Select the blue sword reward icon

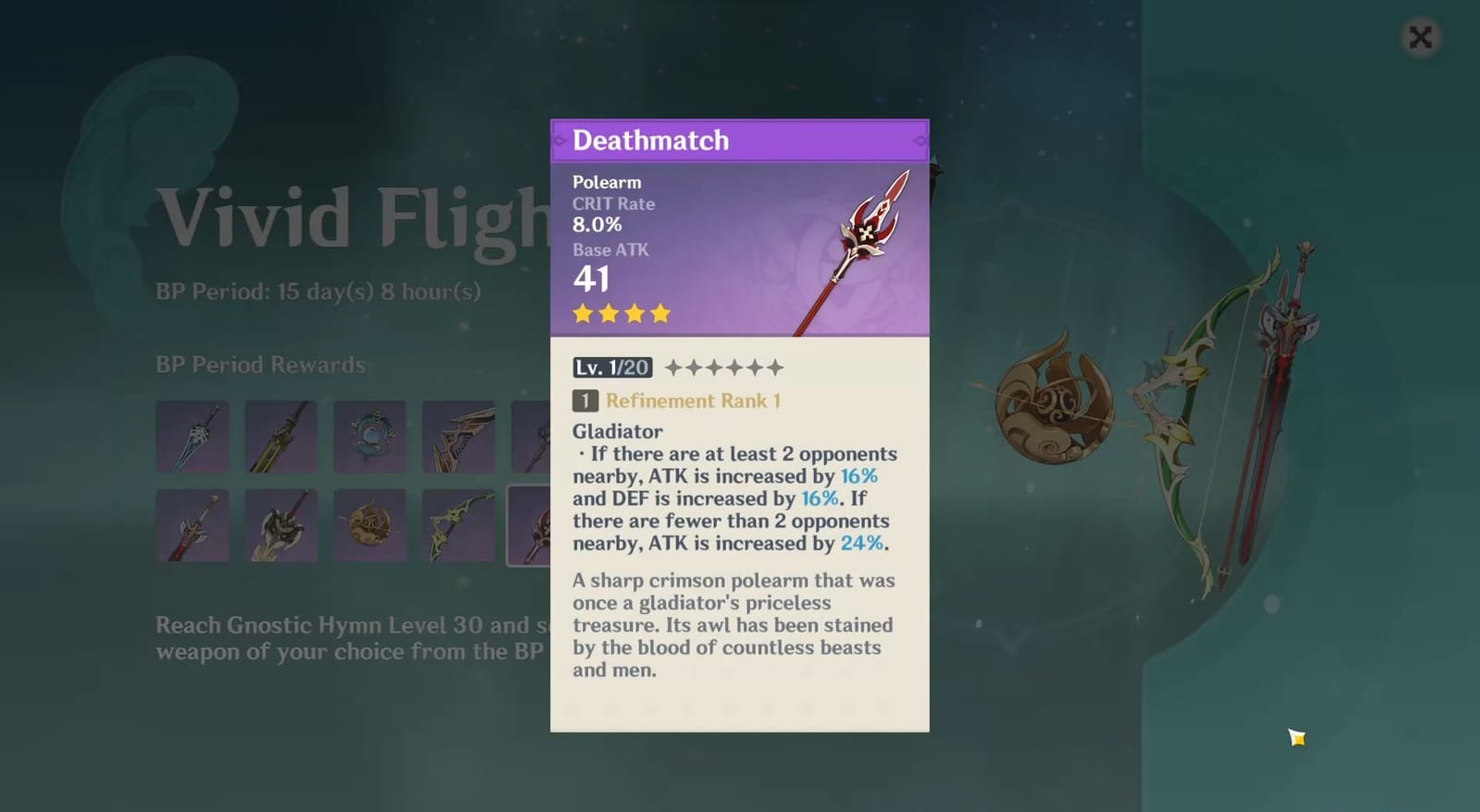pyautogui.click(x=191, y=435)
